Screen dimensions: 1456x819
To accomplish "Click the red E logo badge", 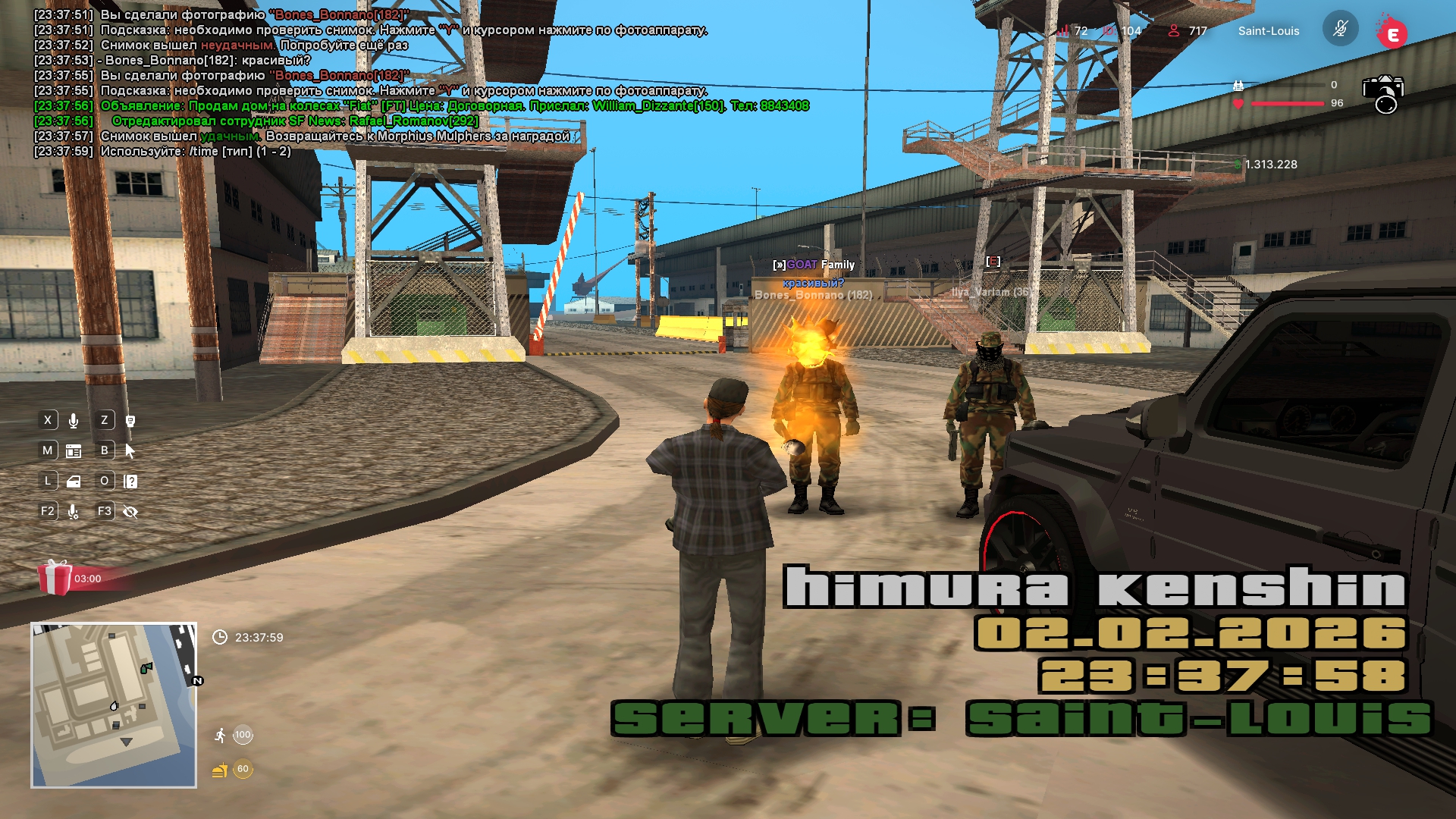I will pos(1392,34).
